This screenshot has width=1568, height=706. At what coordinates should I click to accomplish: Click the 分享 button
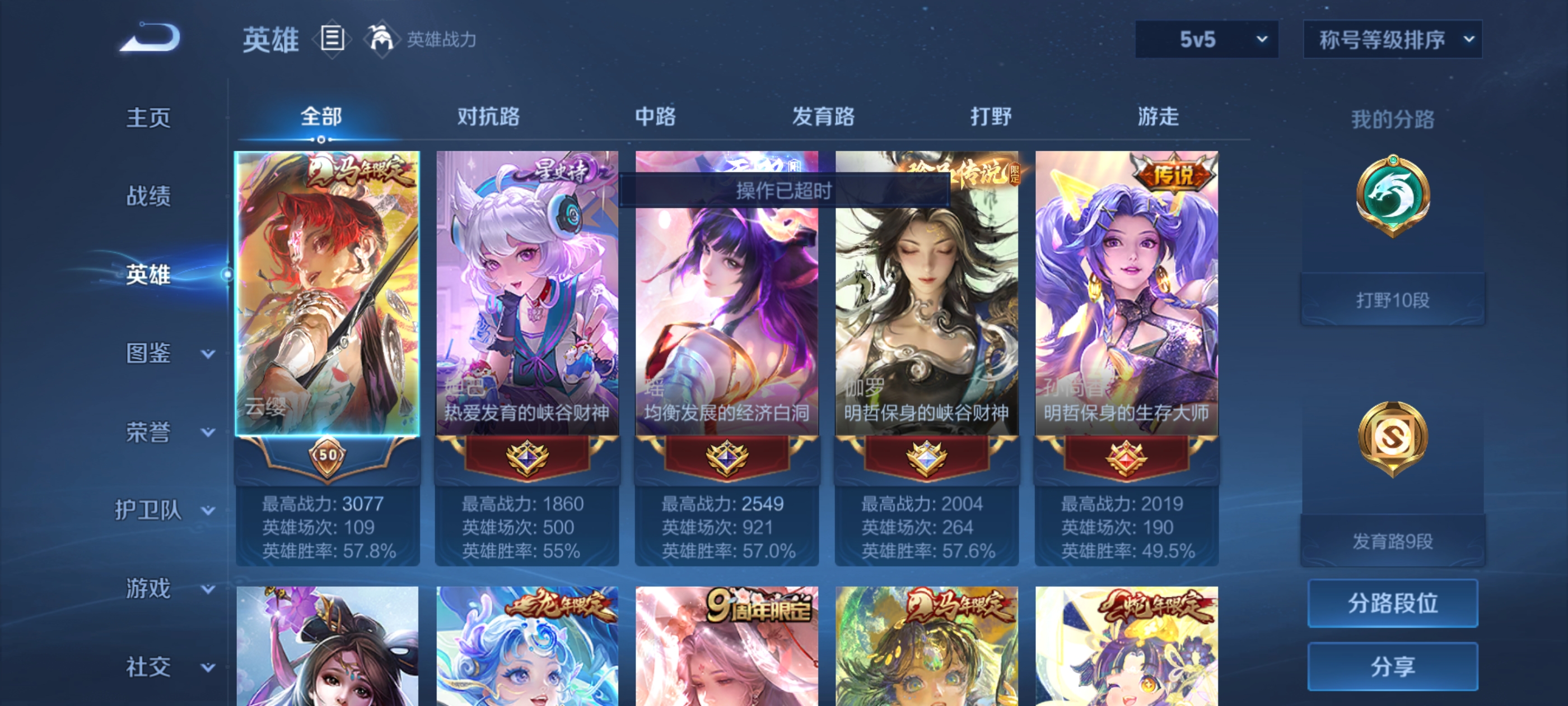tap(1393, 666)
